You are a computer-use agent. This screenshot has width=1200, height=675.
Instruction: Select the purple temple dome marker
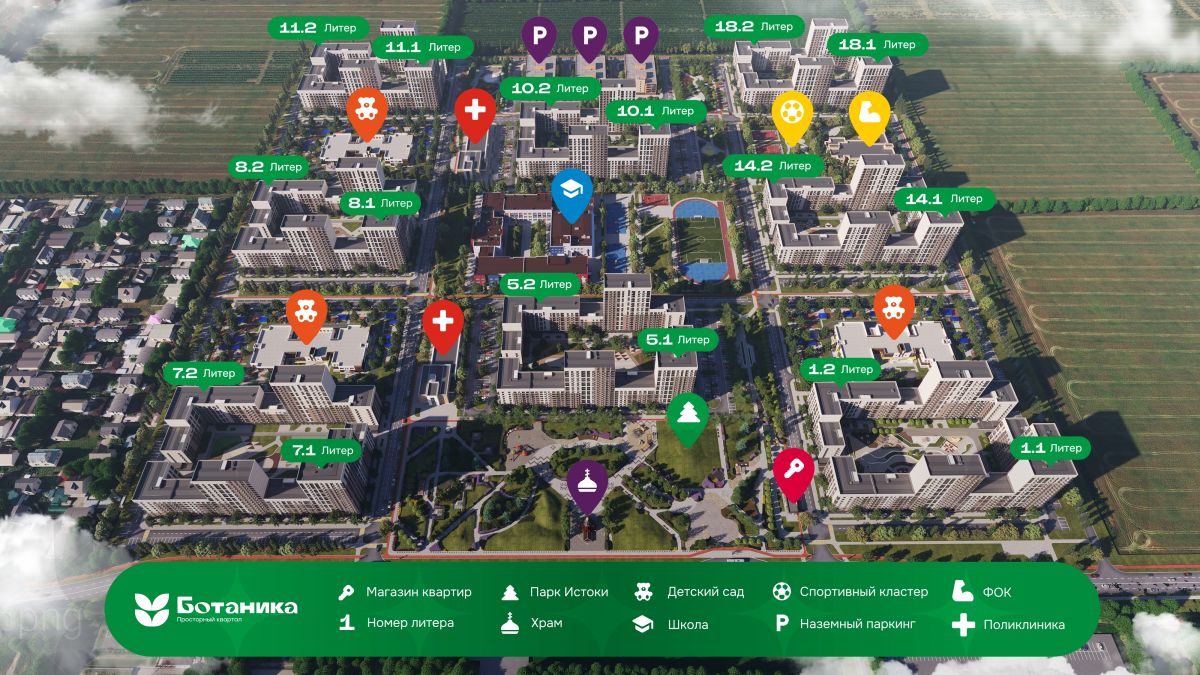click(588, 483)
